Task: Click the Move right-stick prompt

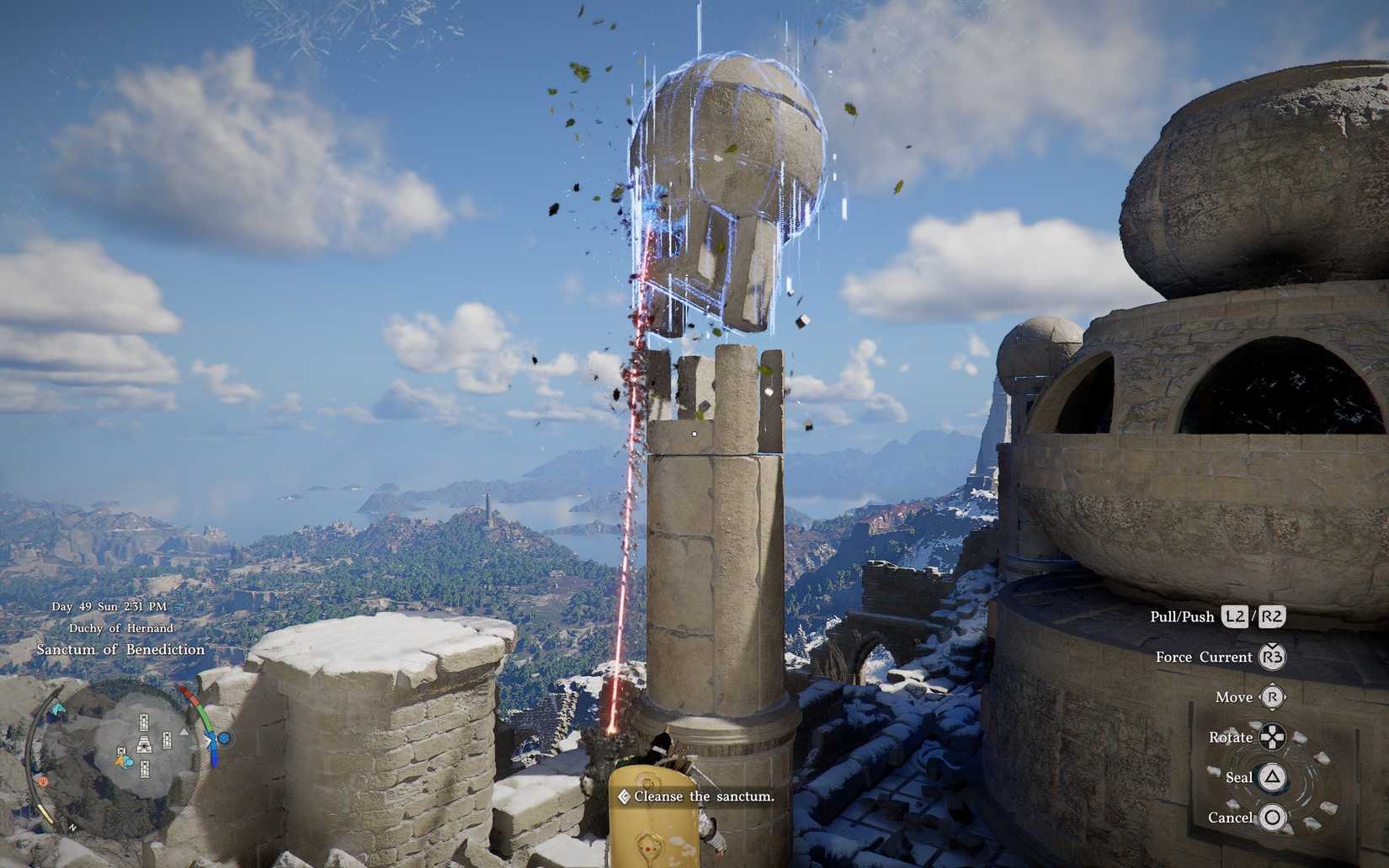Action: [1271, 697]
